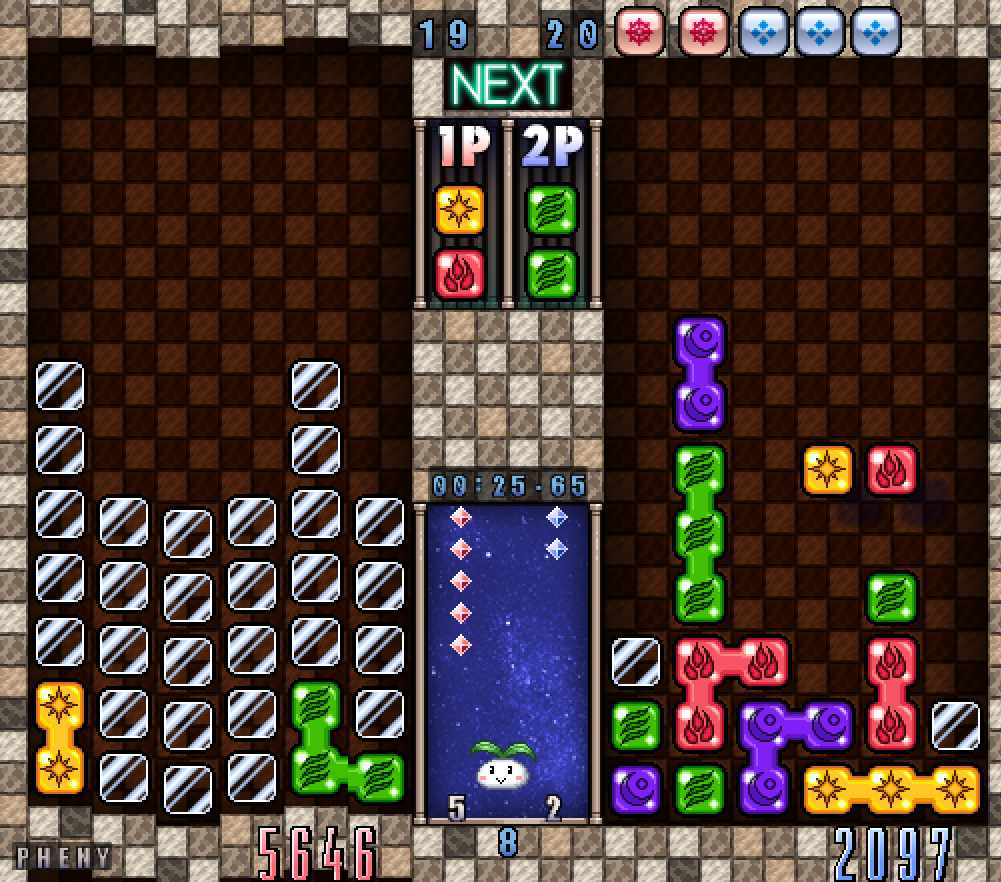
Task: Select the falling red flame block on 2P's board
Action: coord(891,469)
